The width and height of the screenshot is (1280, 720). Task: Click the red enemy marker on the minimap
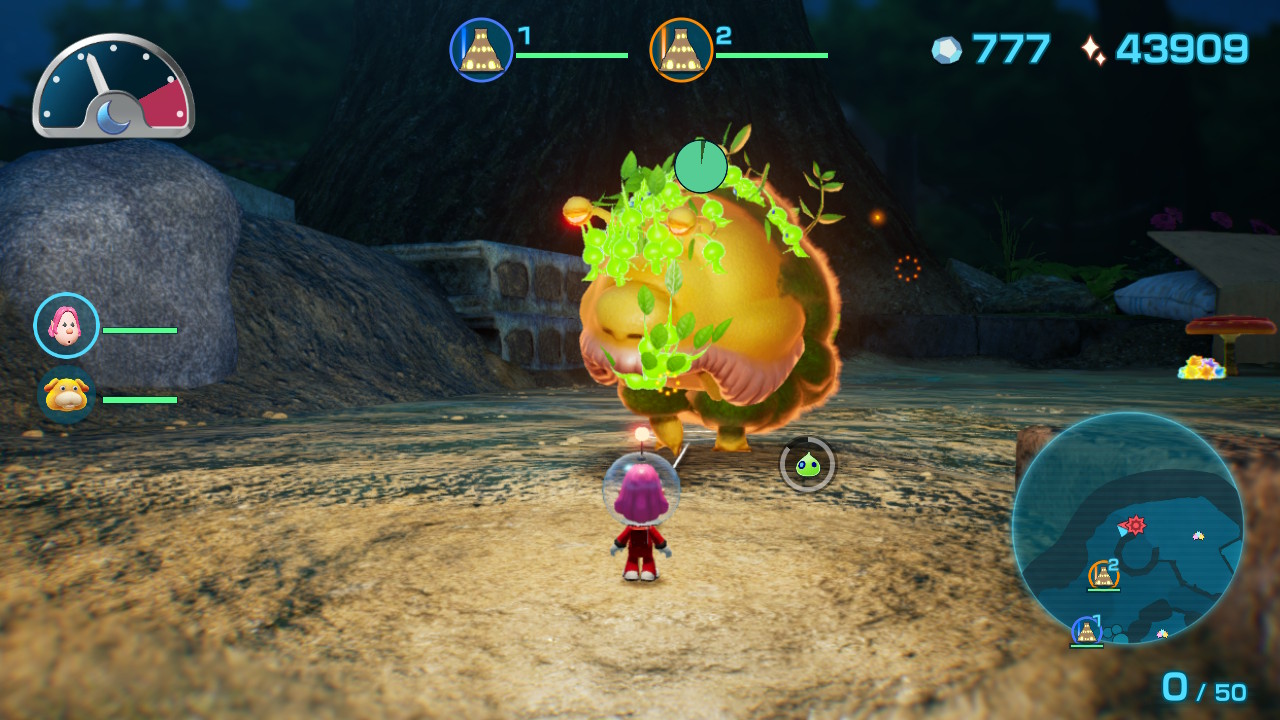(1135, 524)
